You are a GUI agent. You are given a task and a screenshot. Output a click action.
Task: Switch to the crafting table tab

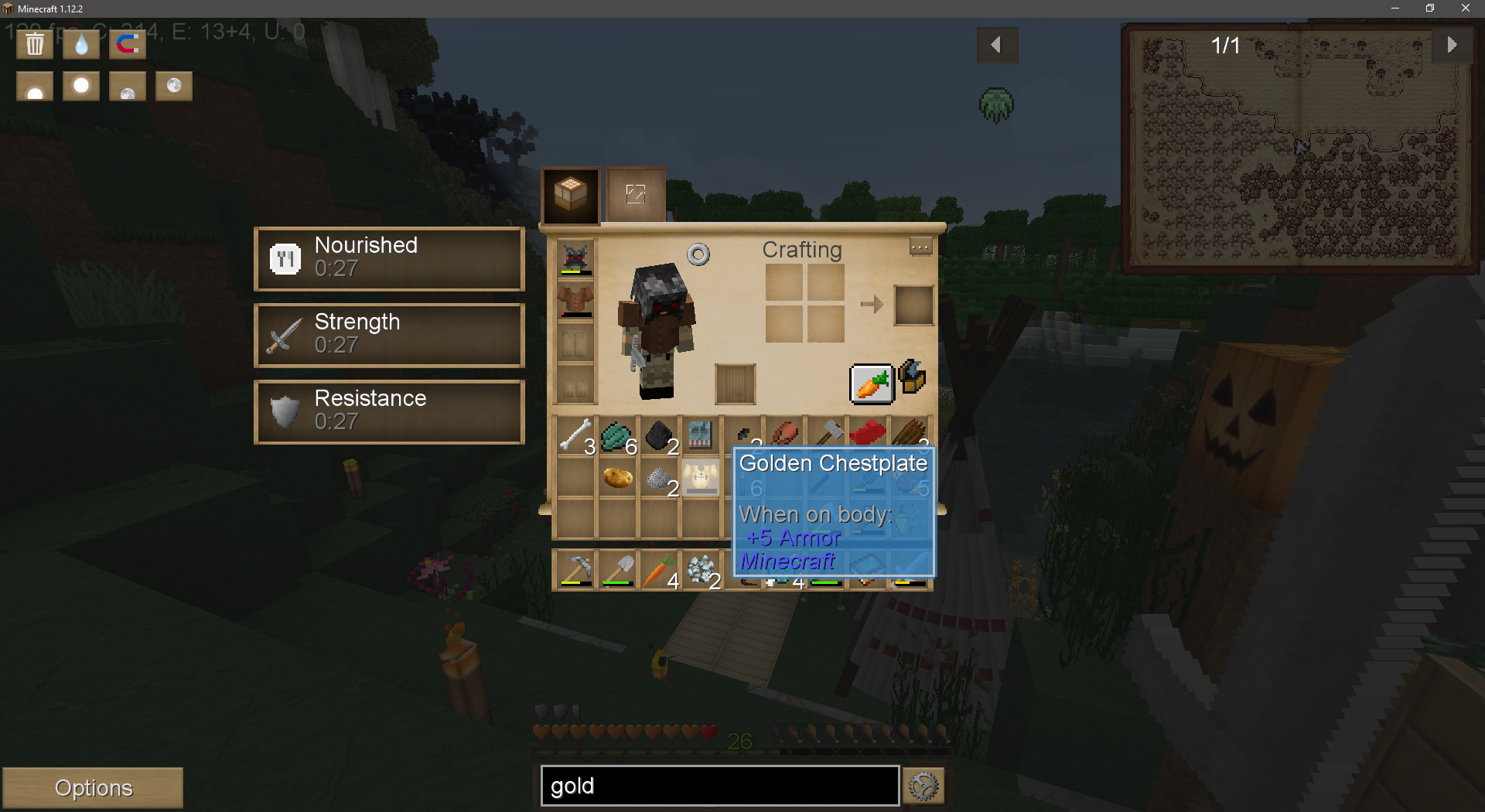click(x=571, y=195)
